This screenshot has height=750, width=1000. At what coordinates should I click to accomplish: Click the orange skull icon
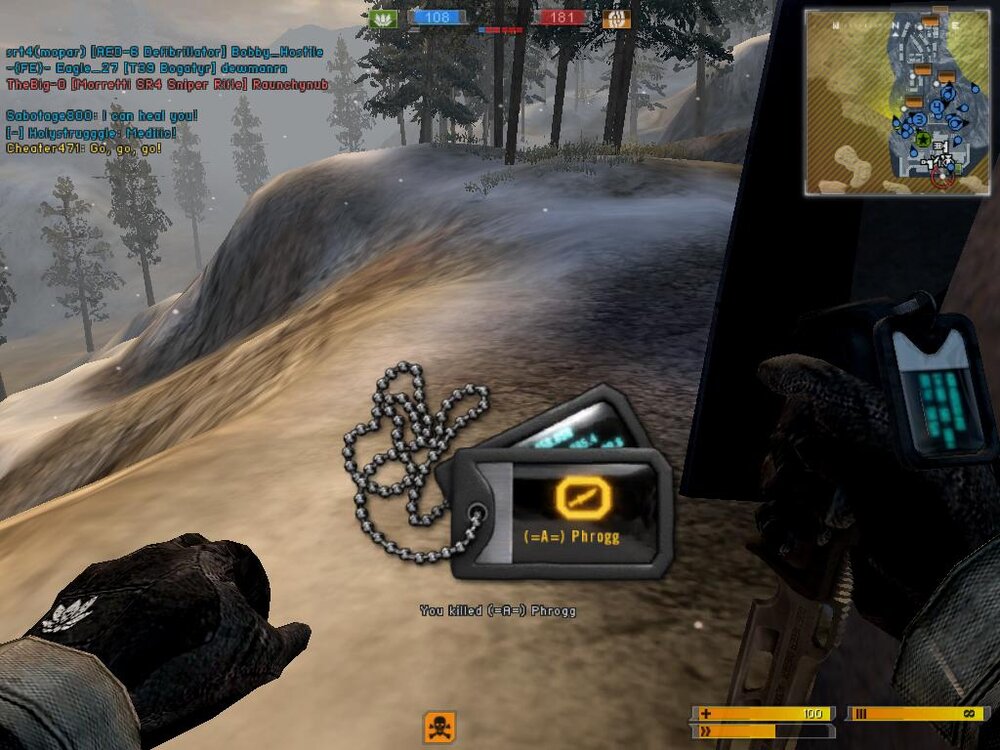(x=439, y=727)
